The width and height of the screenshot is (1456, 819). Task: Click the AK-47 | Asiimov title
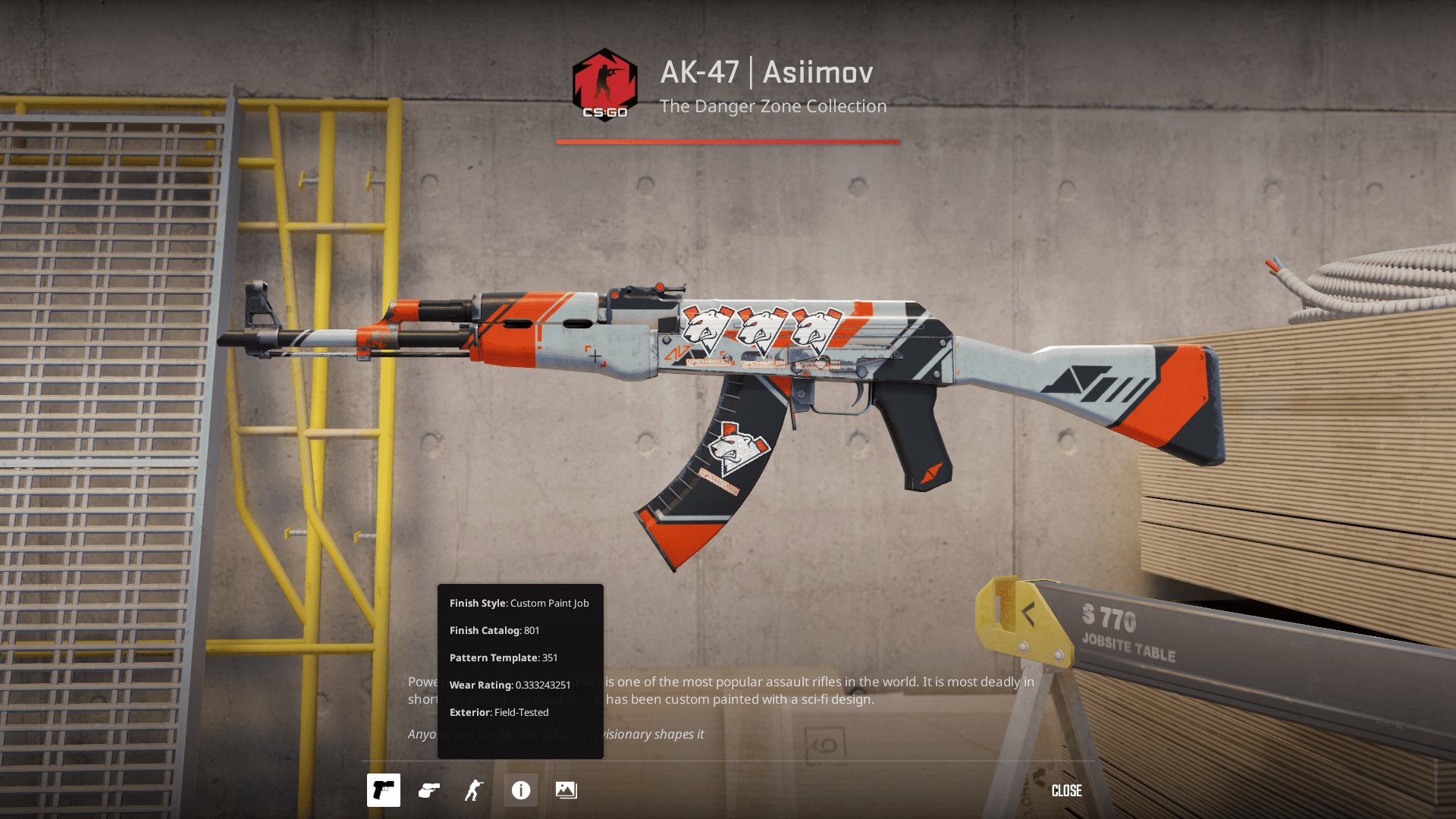coord(766,72)
